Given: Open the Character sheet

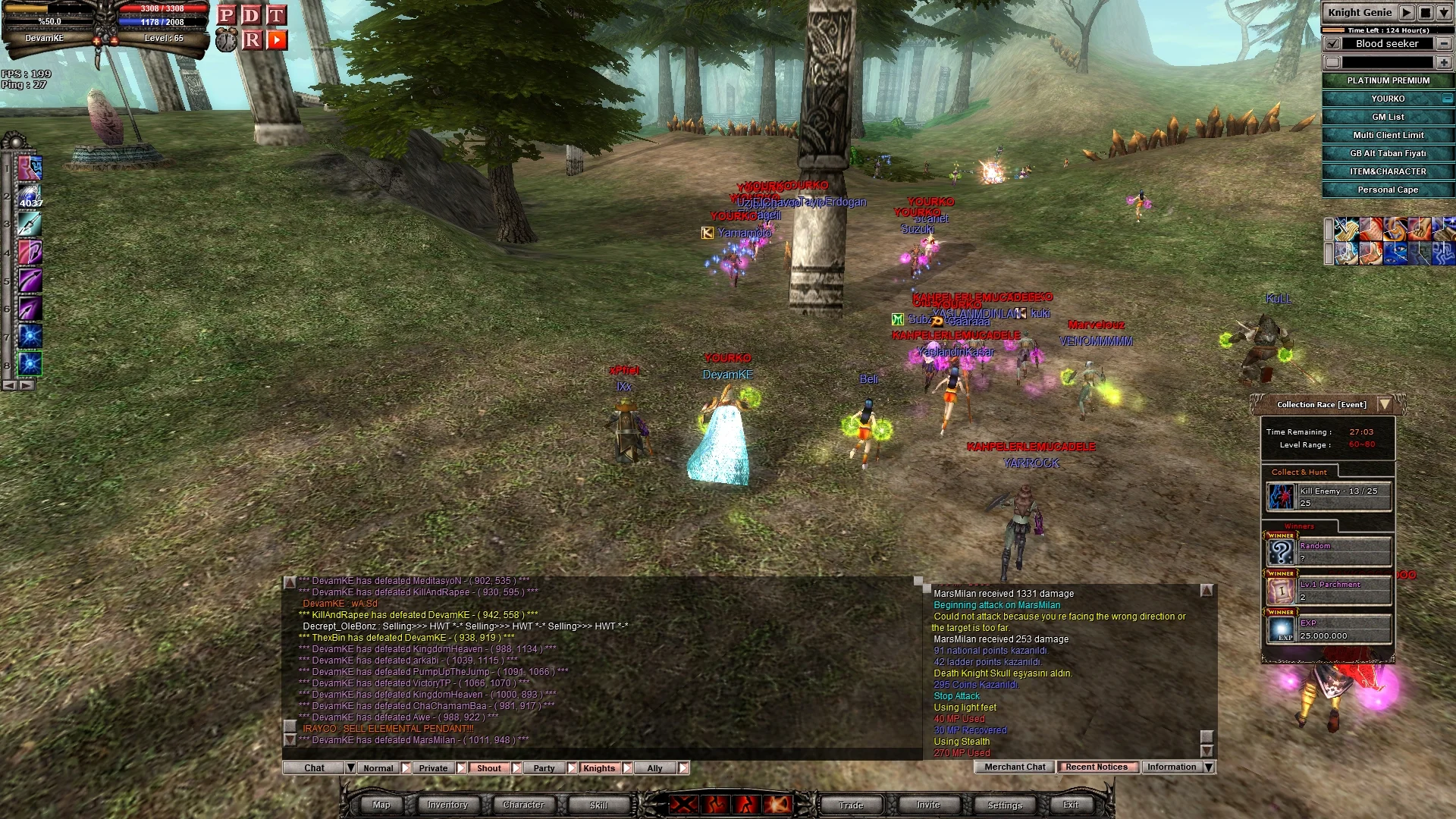Looking at the screenshot, I should pyautogui.click(x=523, y=805).
